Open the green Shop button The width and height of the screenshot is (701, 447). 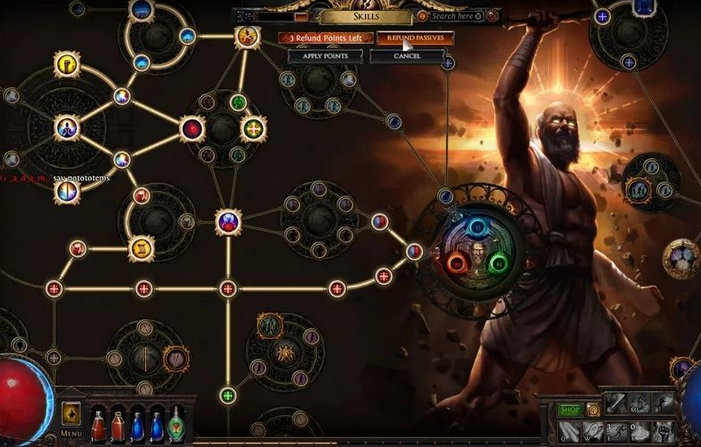pos(568,409)
